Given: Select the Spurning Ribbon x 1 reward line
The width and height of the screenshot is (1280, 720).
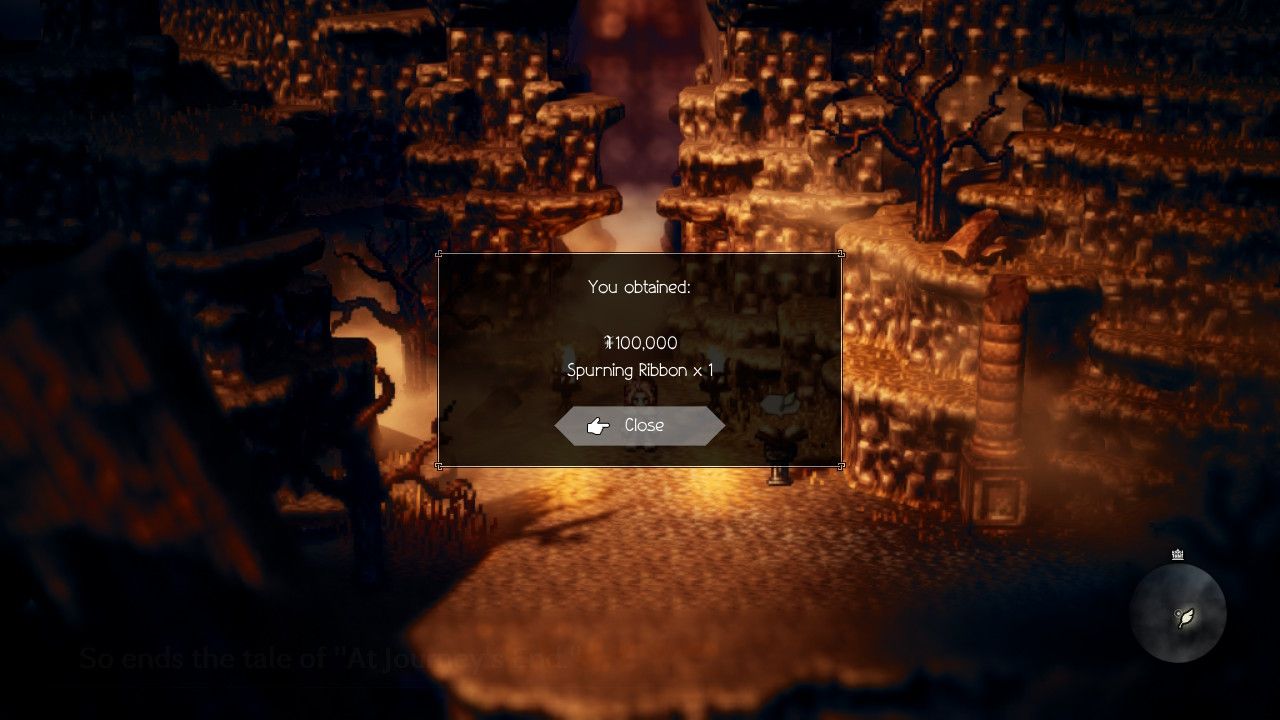Looking at the screenshot, I should pos(640,370).
